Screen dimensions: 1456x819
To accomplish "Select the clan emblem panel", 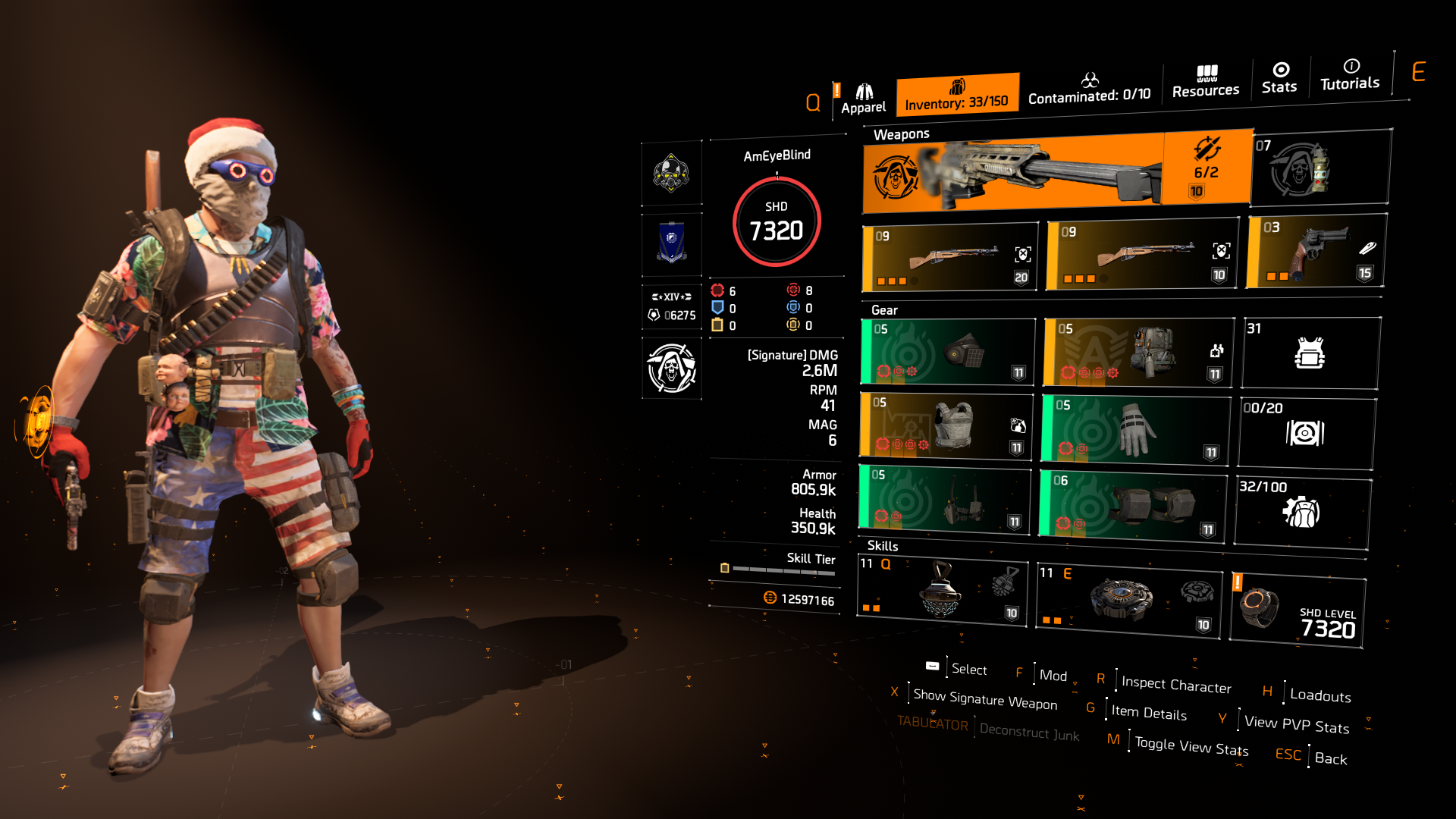I will (x=670, y=244).
